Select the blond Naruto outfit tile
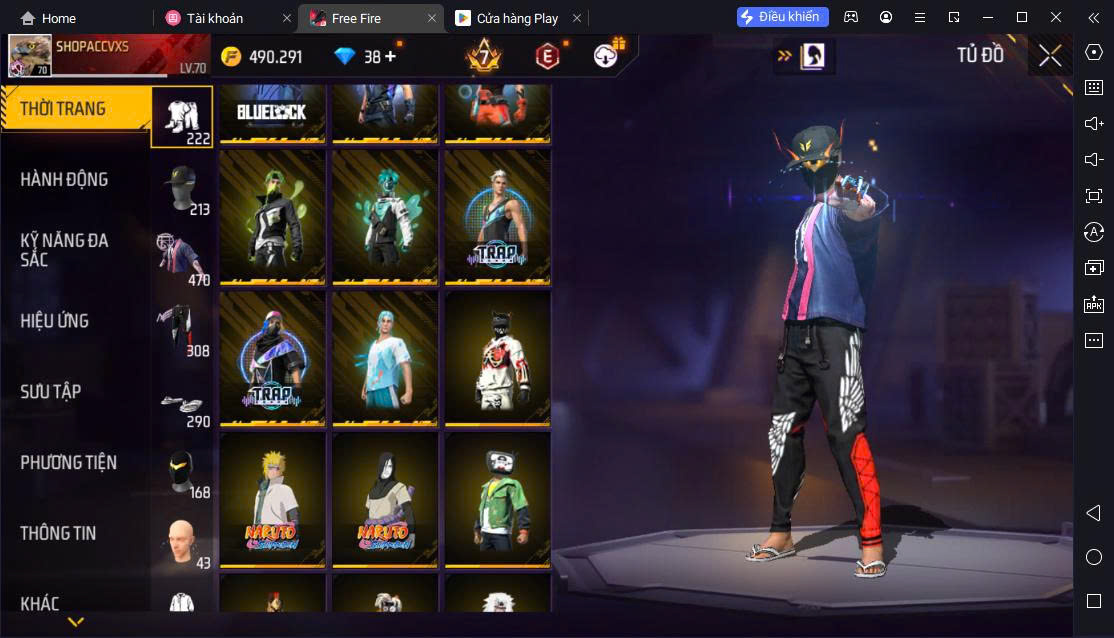The height and width of the screenshot is (638, 1114). point(272,499)
